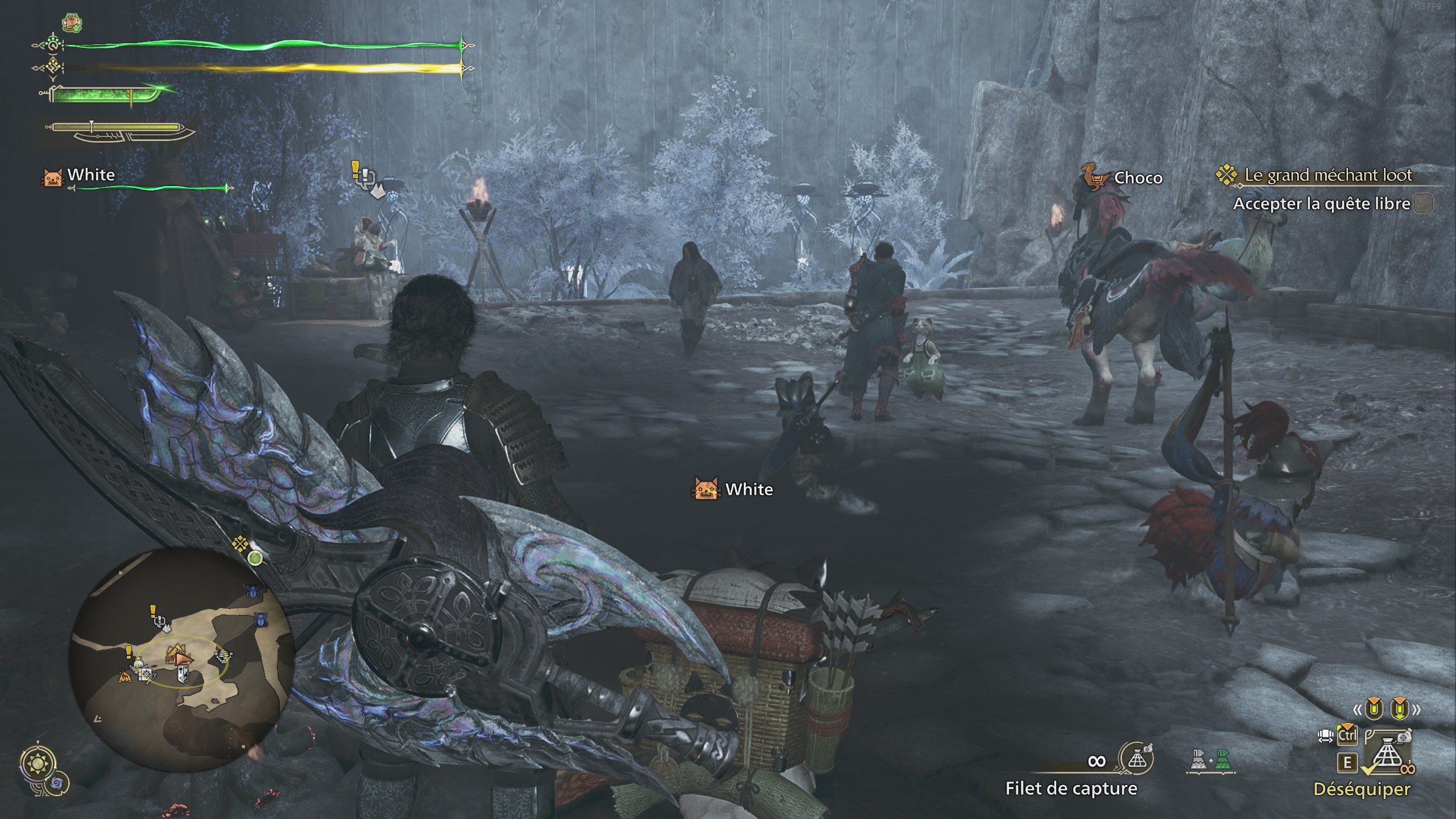Click the food buff icon above the health bar
Viewport: 1456px width, 819px height.
click(72, 23)
